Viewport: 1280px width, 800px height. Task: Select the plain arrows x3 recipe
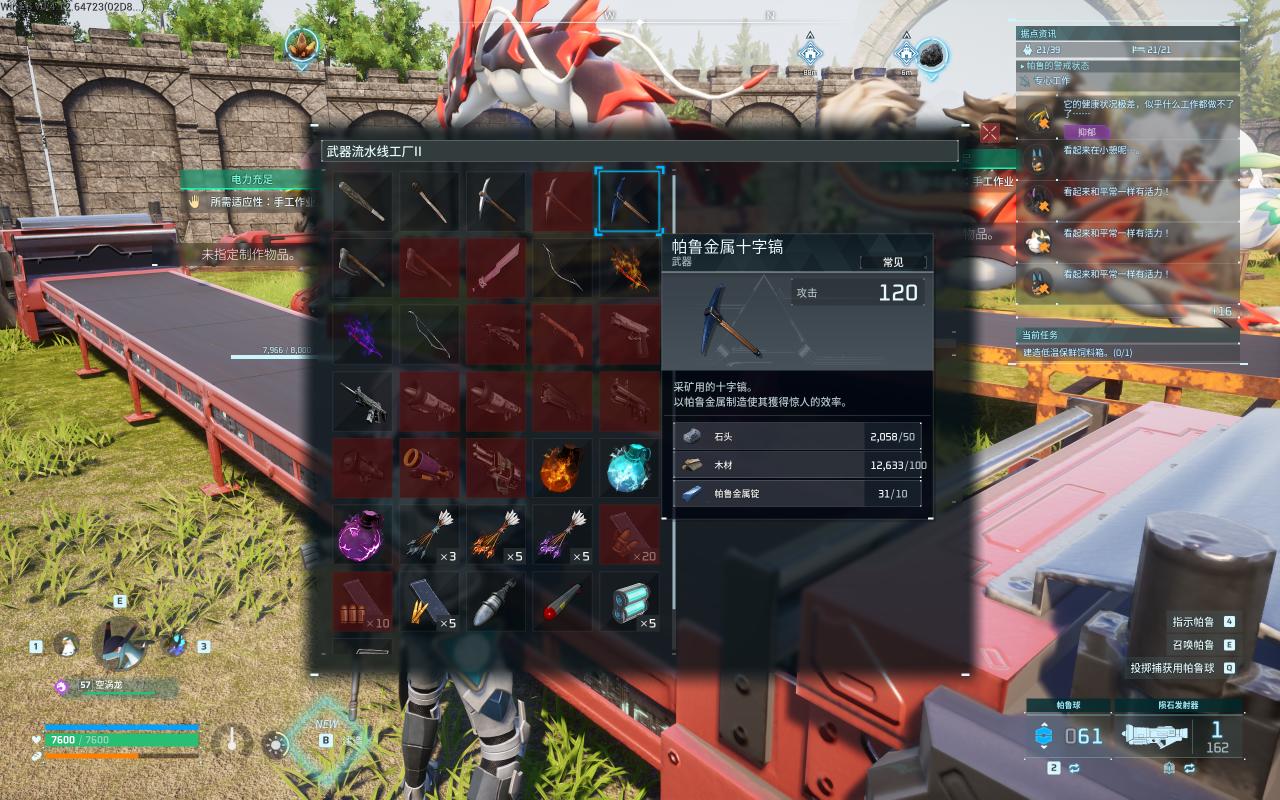[429, 534]
